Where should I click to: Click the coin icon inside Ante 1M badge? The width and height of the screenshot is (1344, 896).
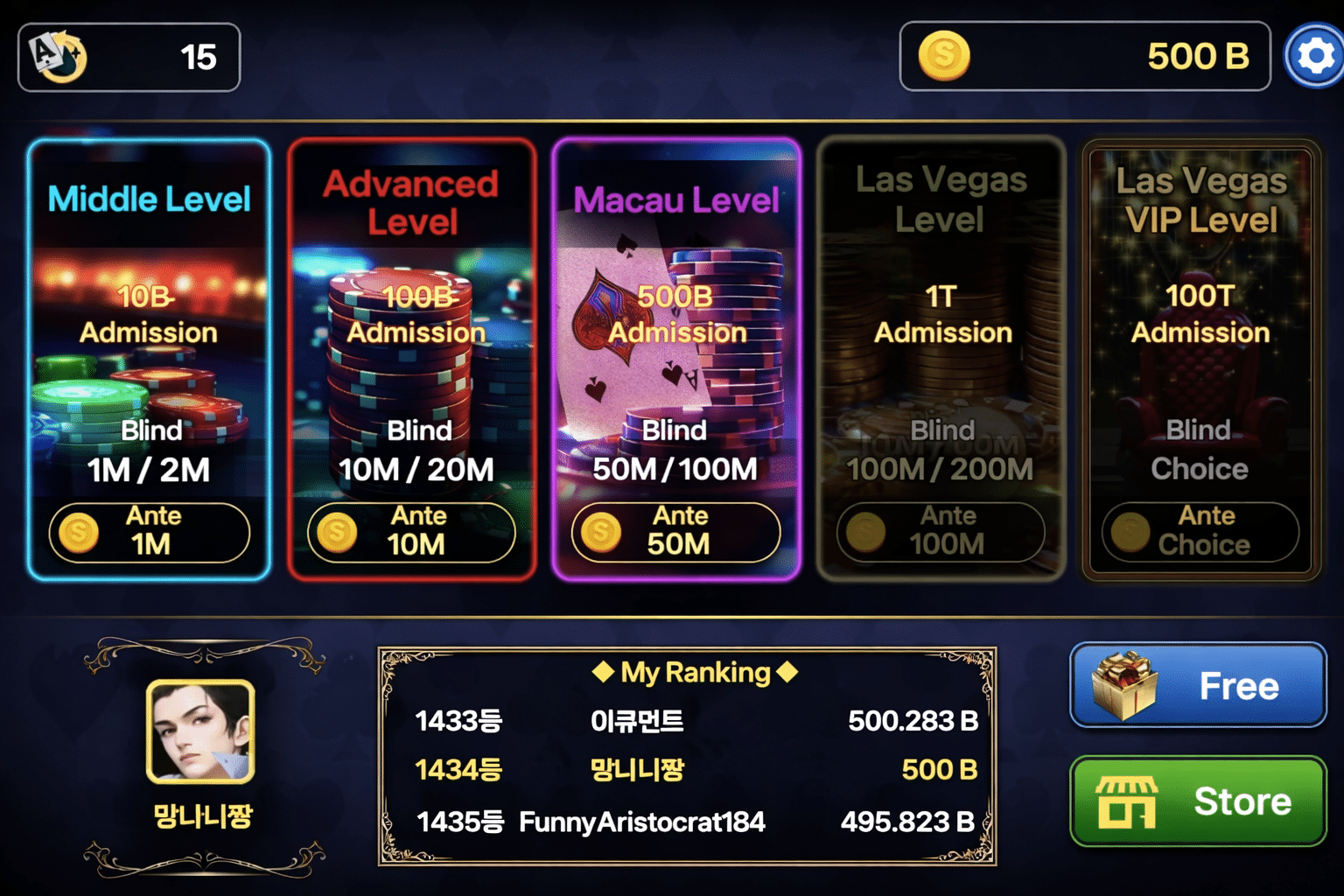77,532
